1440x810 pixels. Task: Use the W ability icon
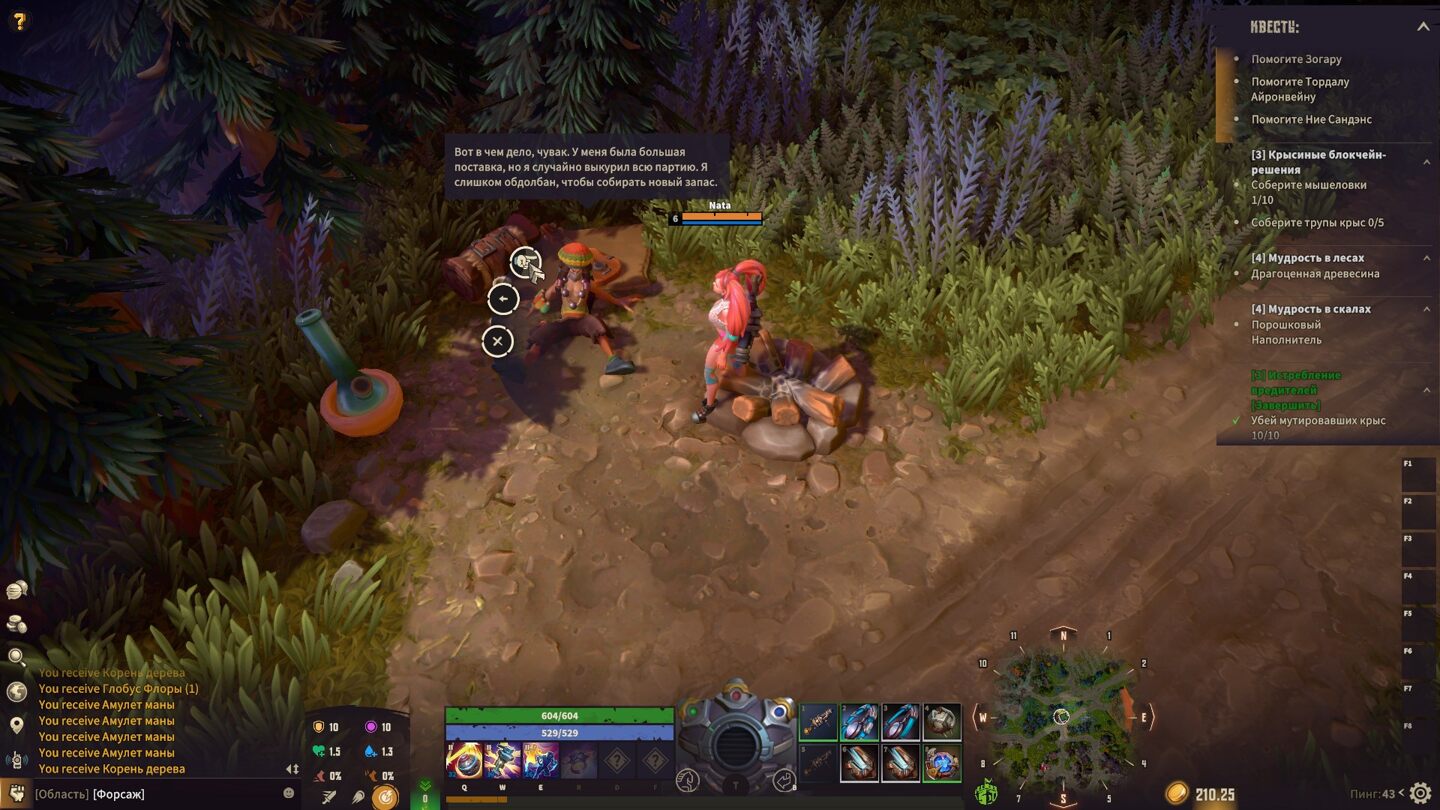(x=502, y=760)
